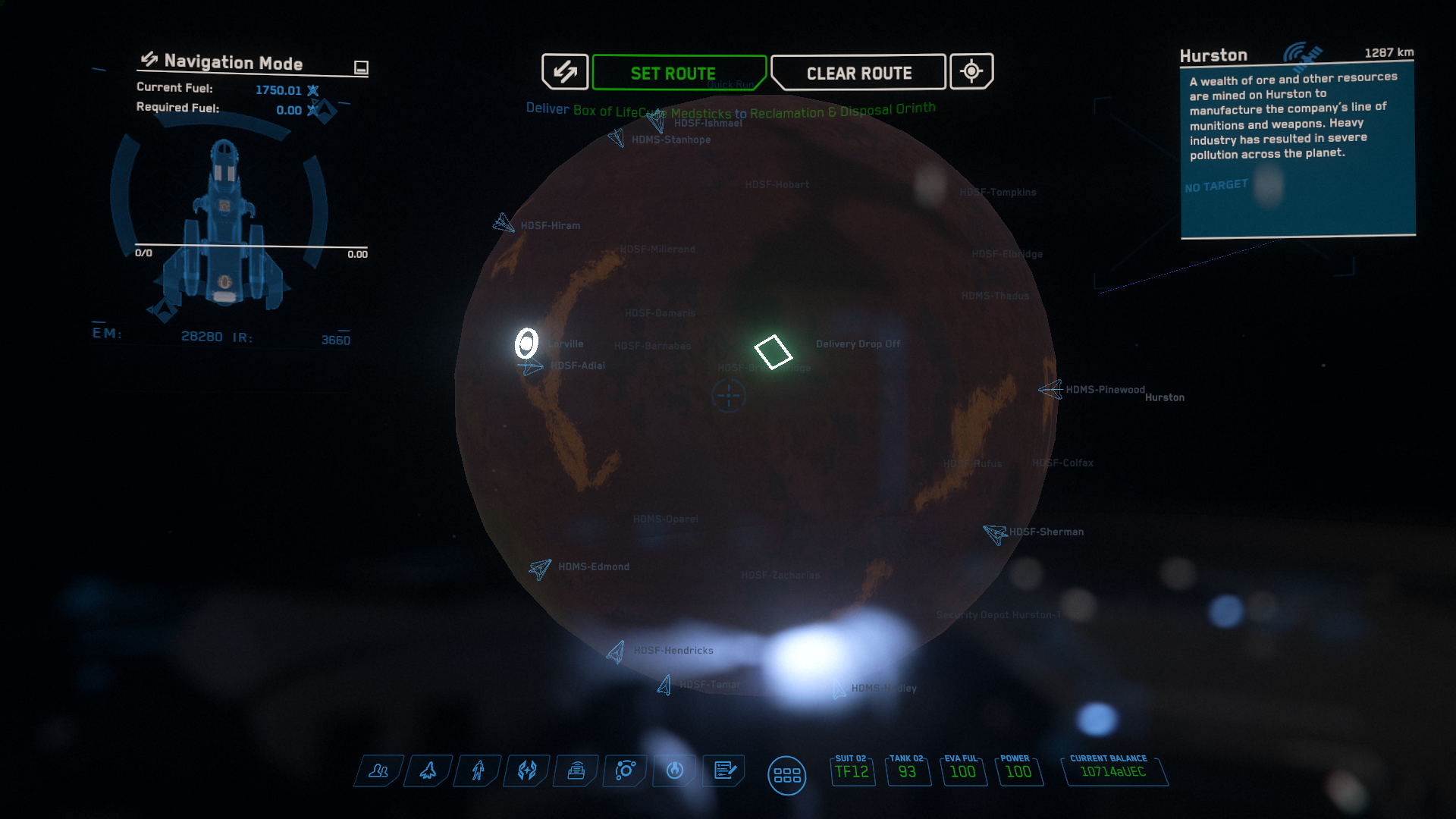This screenshot has height=819, width=1456.
Task: Toggle the quantum travel arrows button
Action: pos(565,72)
